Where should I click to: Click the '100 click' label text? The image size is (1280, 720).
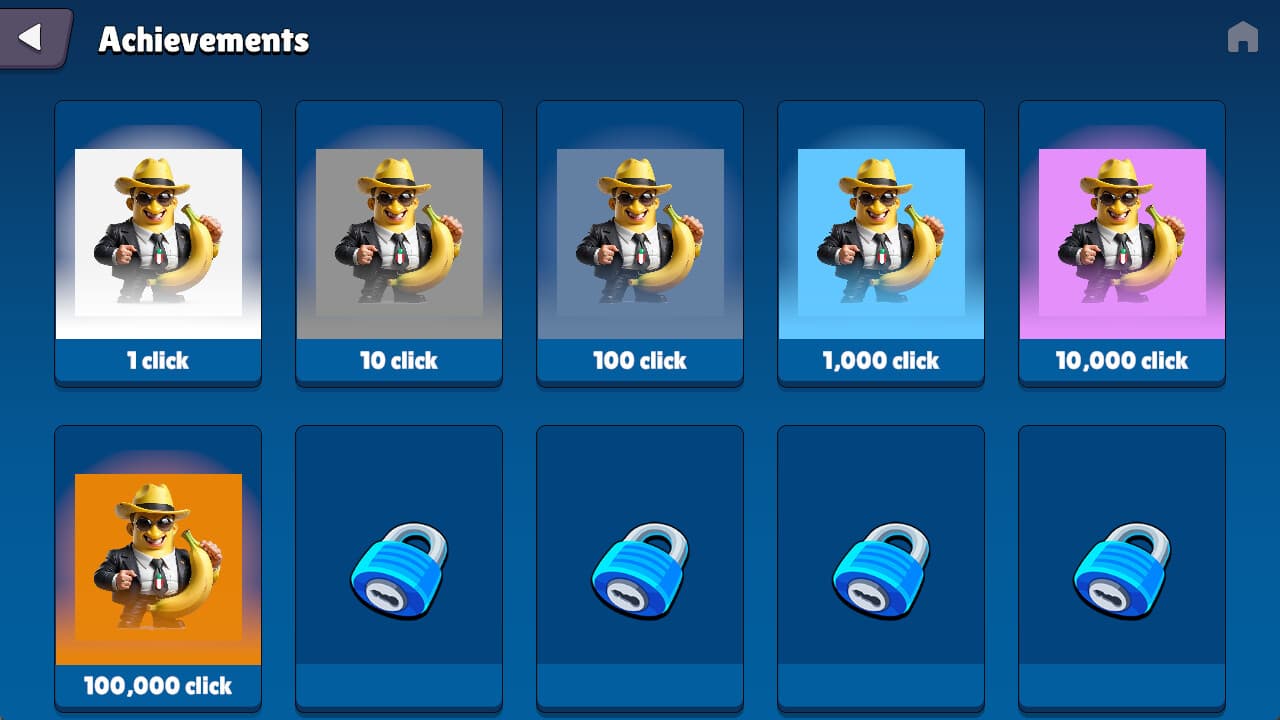tap(639, 363)
